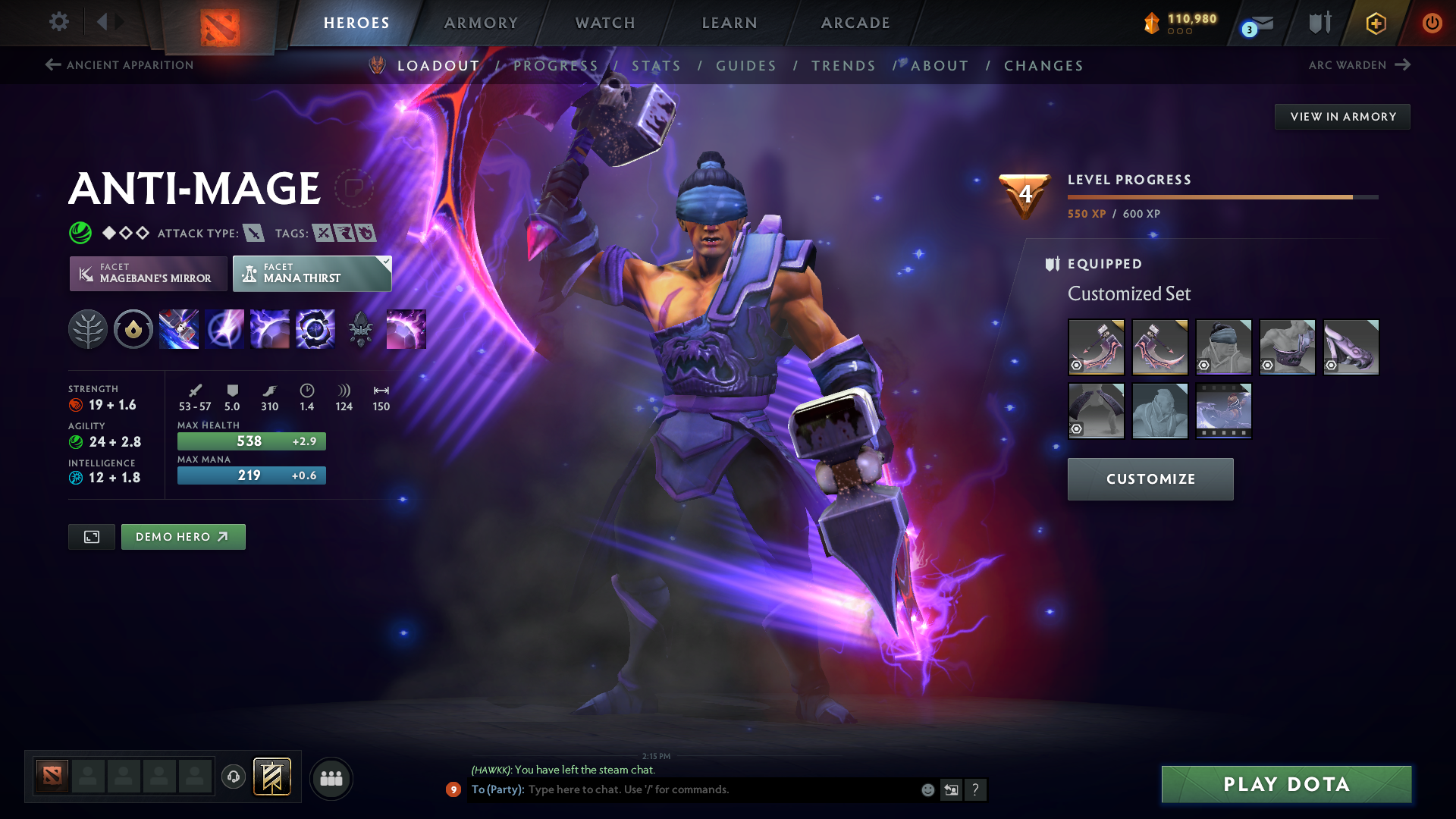Select the Mana Break ability icon

point(179,329)
